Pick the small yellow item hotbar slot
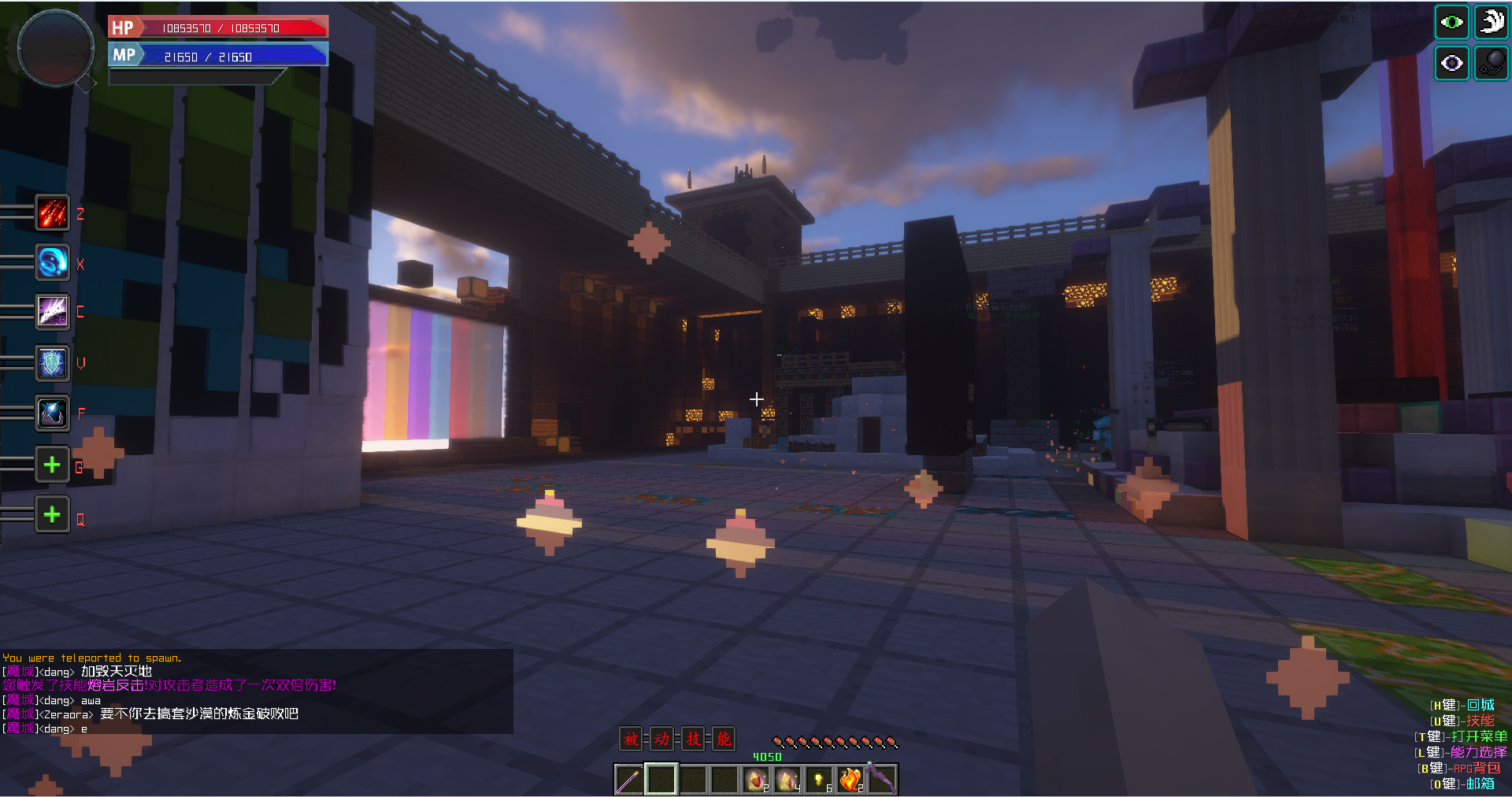1512x797 pixels. click(x=819, y=780)
